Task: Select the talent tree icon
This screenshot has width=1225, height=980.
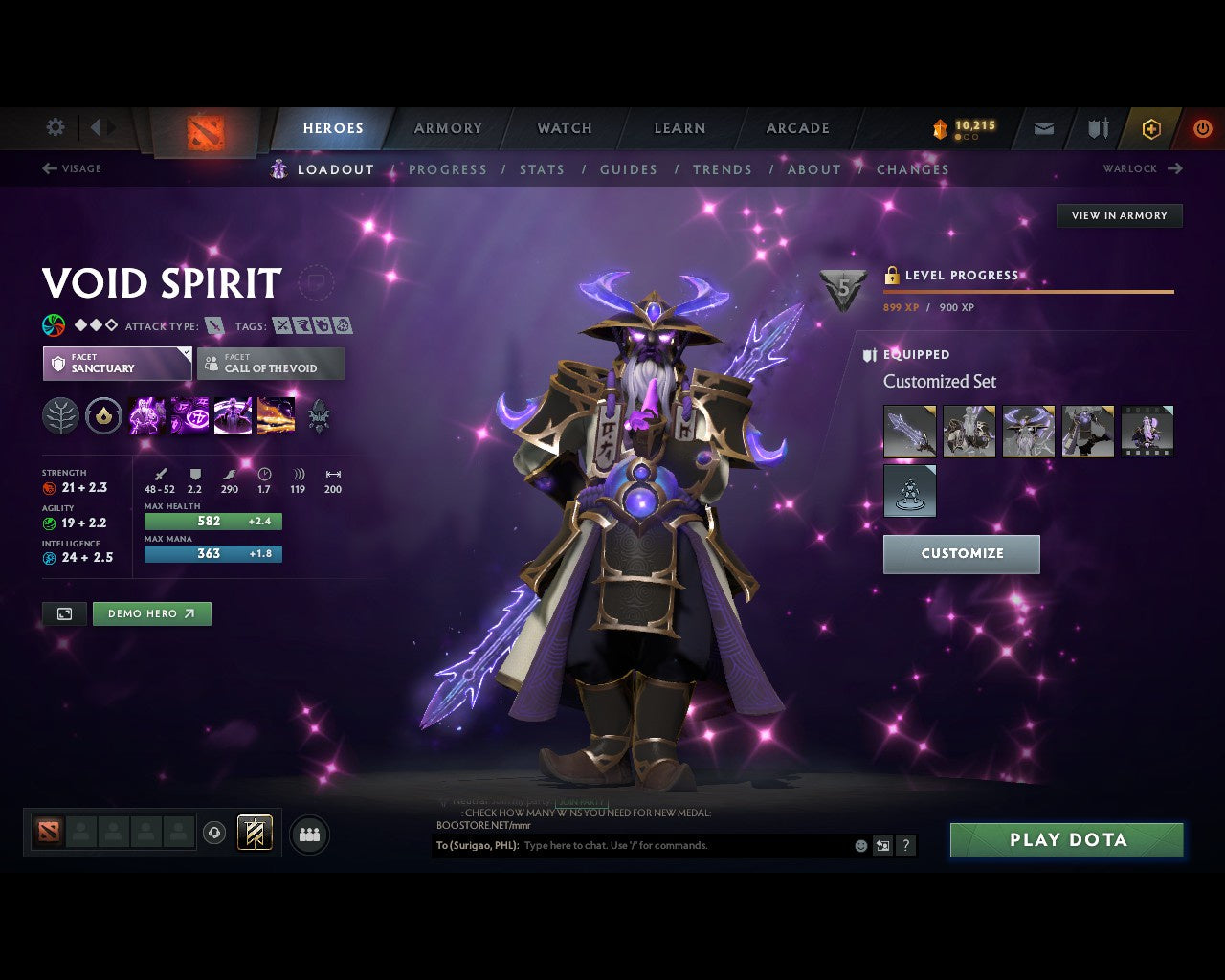Action: [x=59, y=413]
